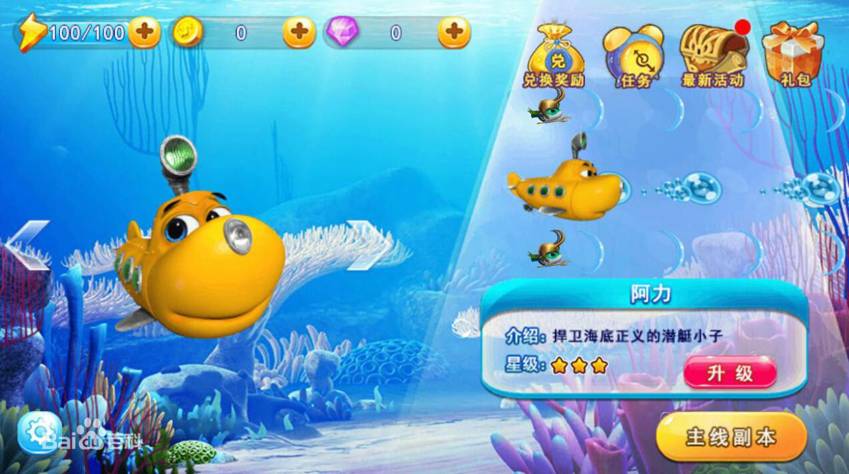The width and height of the screenshot is (849, 474).
Task: View 最新活动 latest events treasure chest
Action: (x=713, y=56)
